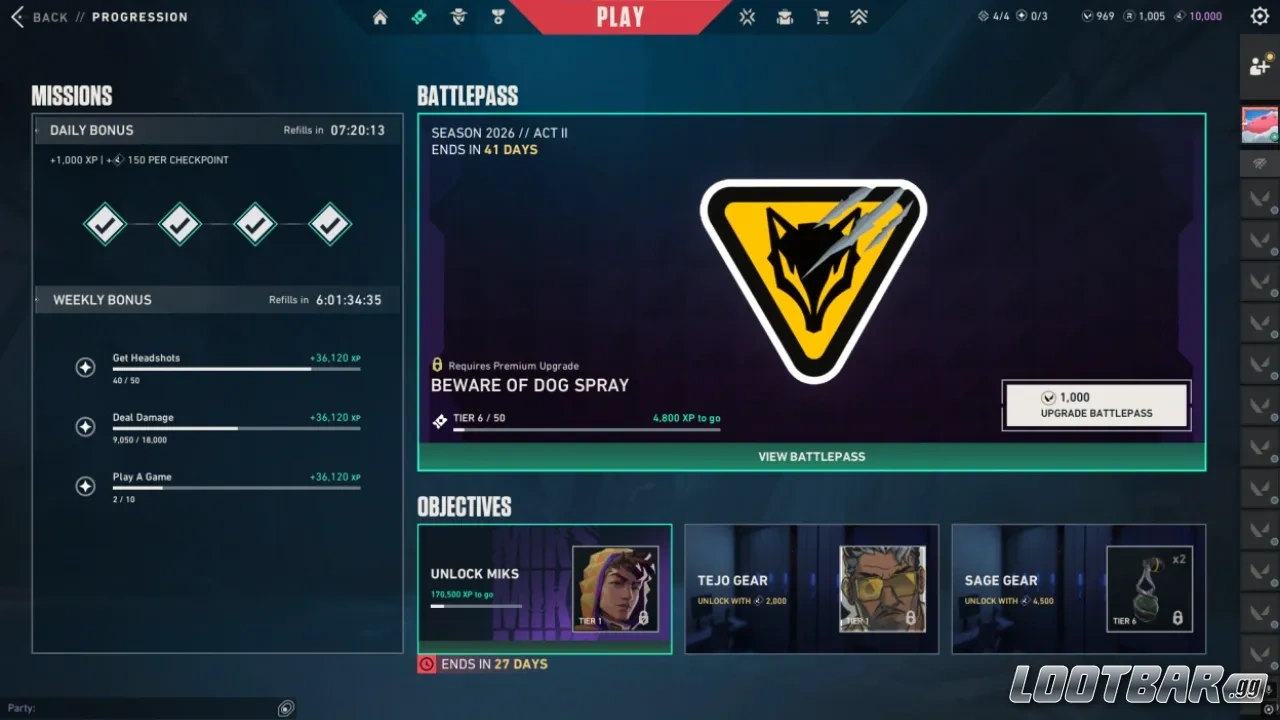Screen dimensions: 1280x720
Task: Open the Home screen icon
Action: point(379,16)
